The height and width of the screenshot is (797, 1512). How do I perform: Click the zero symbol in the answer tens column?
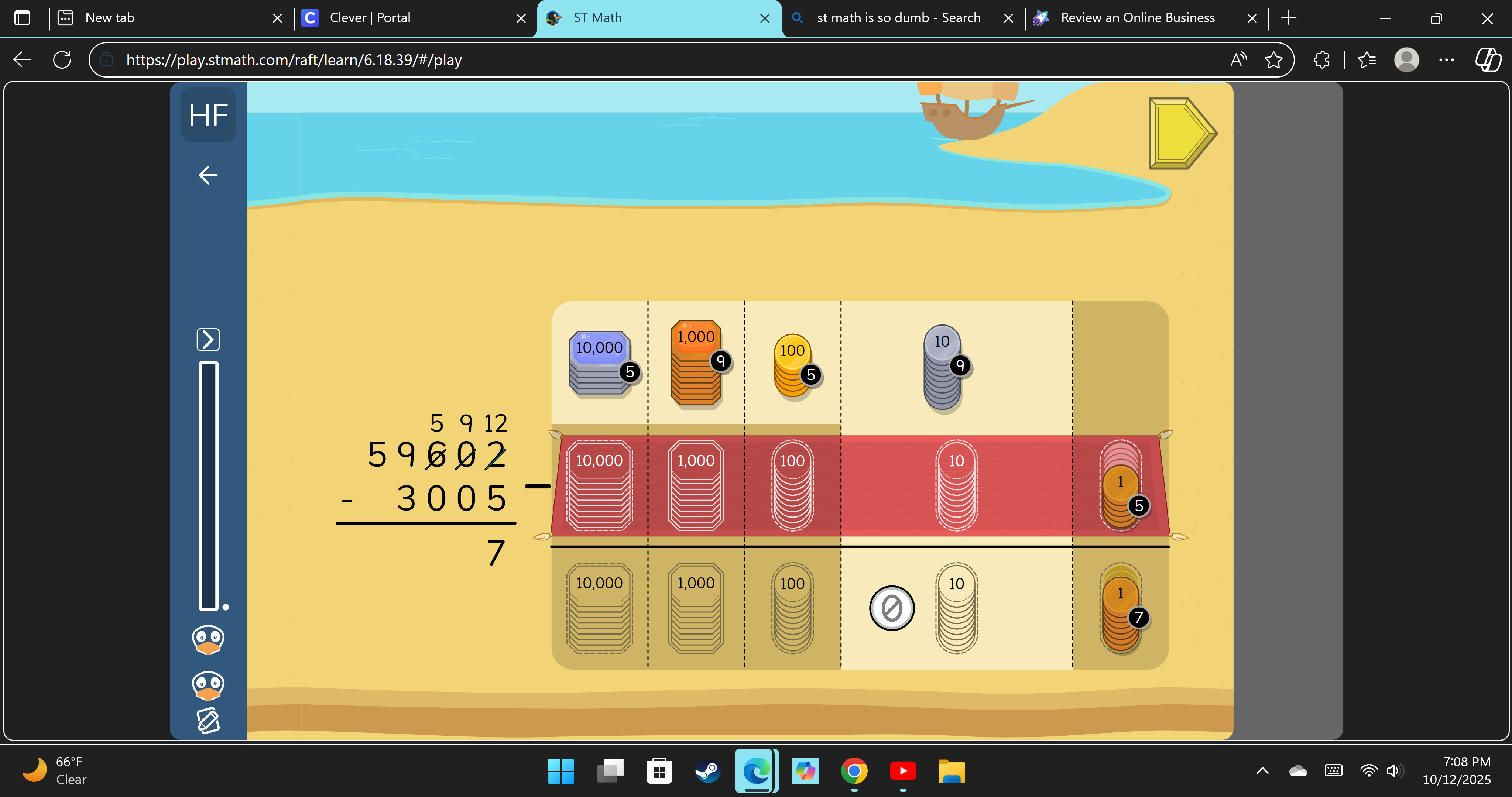[892, 608]
